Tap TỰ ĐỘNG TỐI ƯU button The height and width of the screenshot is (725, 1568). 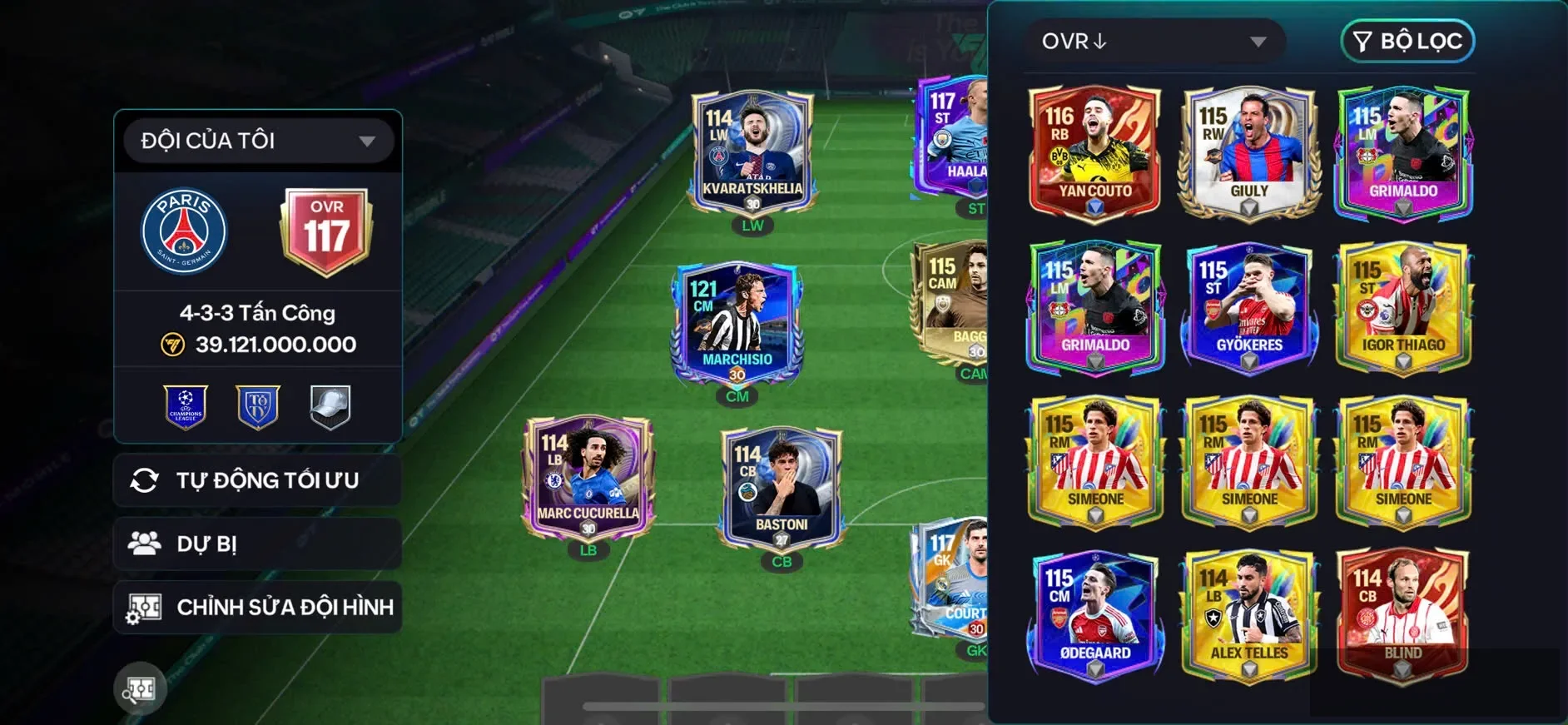(x=258, y=480)
